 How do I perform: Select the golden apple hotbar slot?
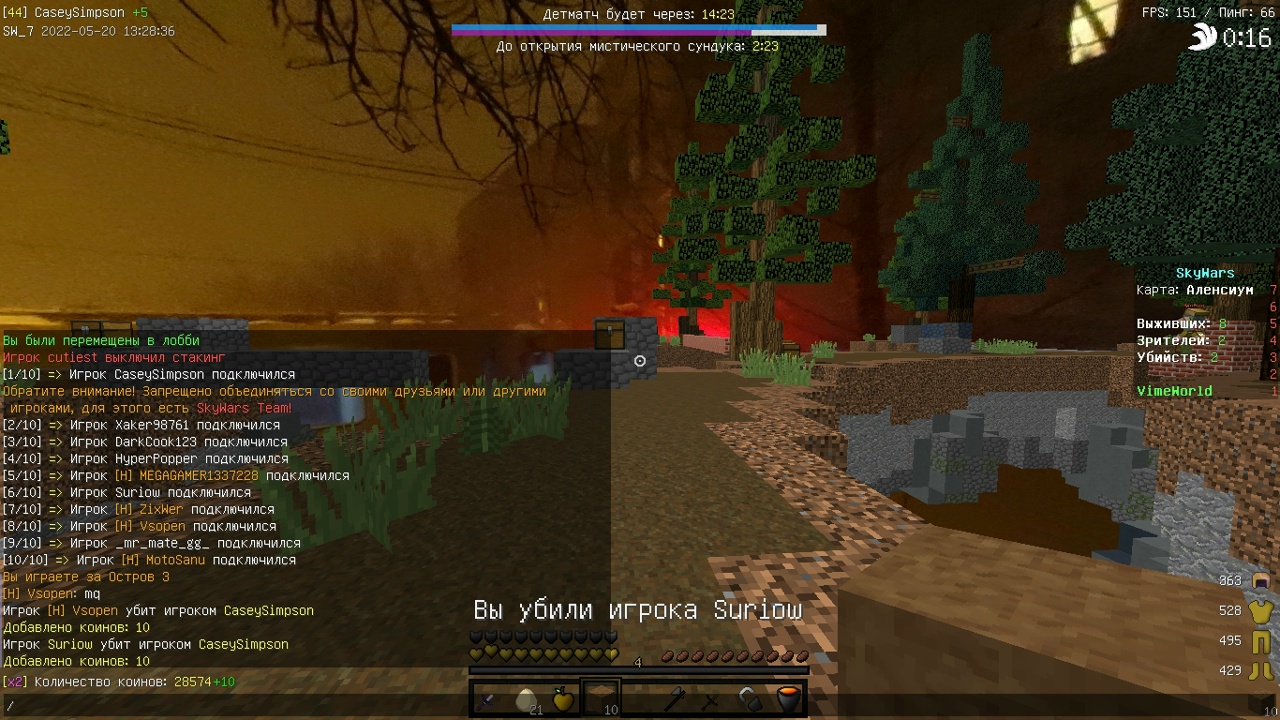coord(563,698)
